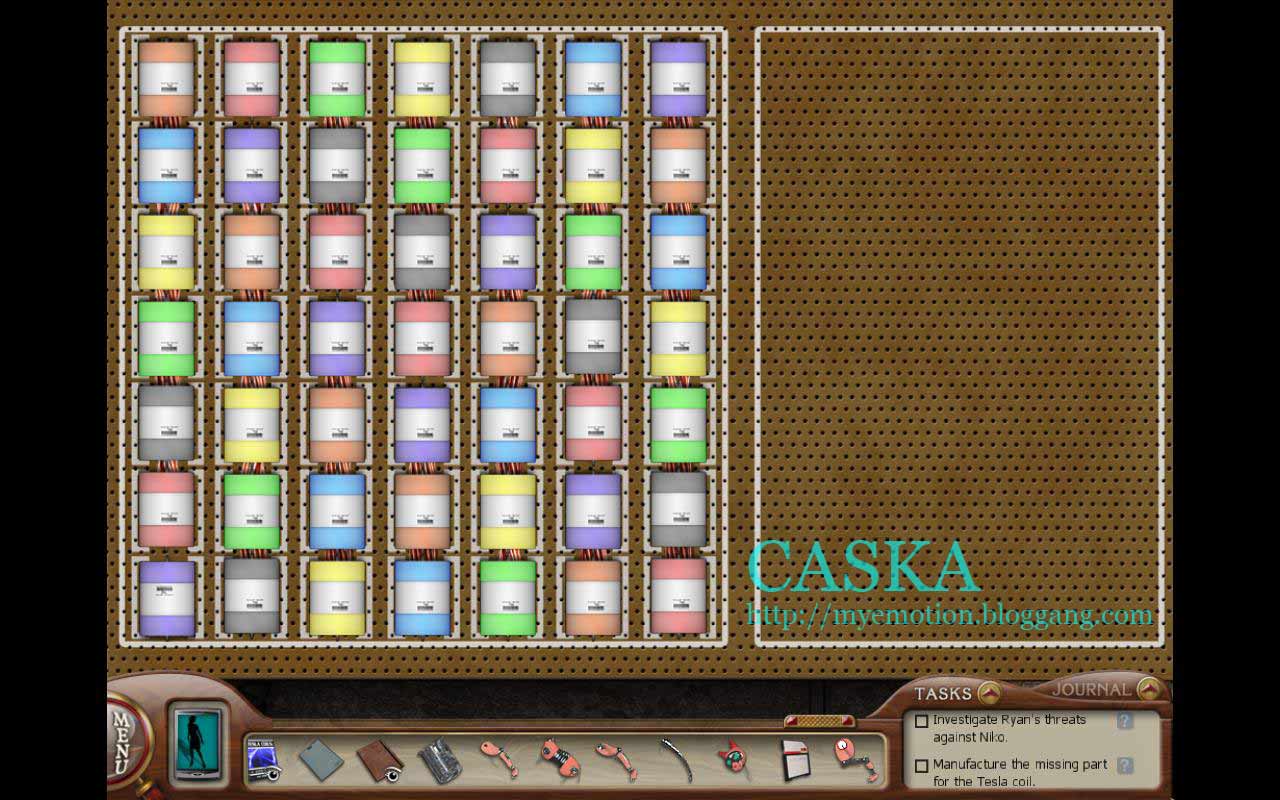This screenshot has width=1280, height=800.
Task: Expand the Tasks list arrow
Action: (989, 692)
